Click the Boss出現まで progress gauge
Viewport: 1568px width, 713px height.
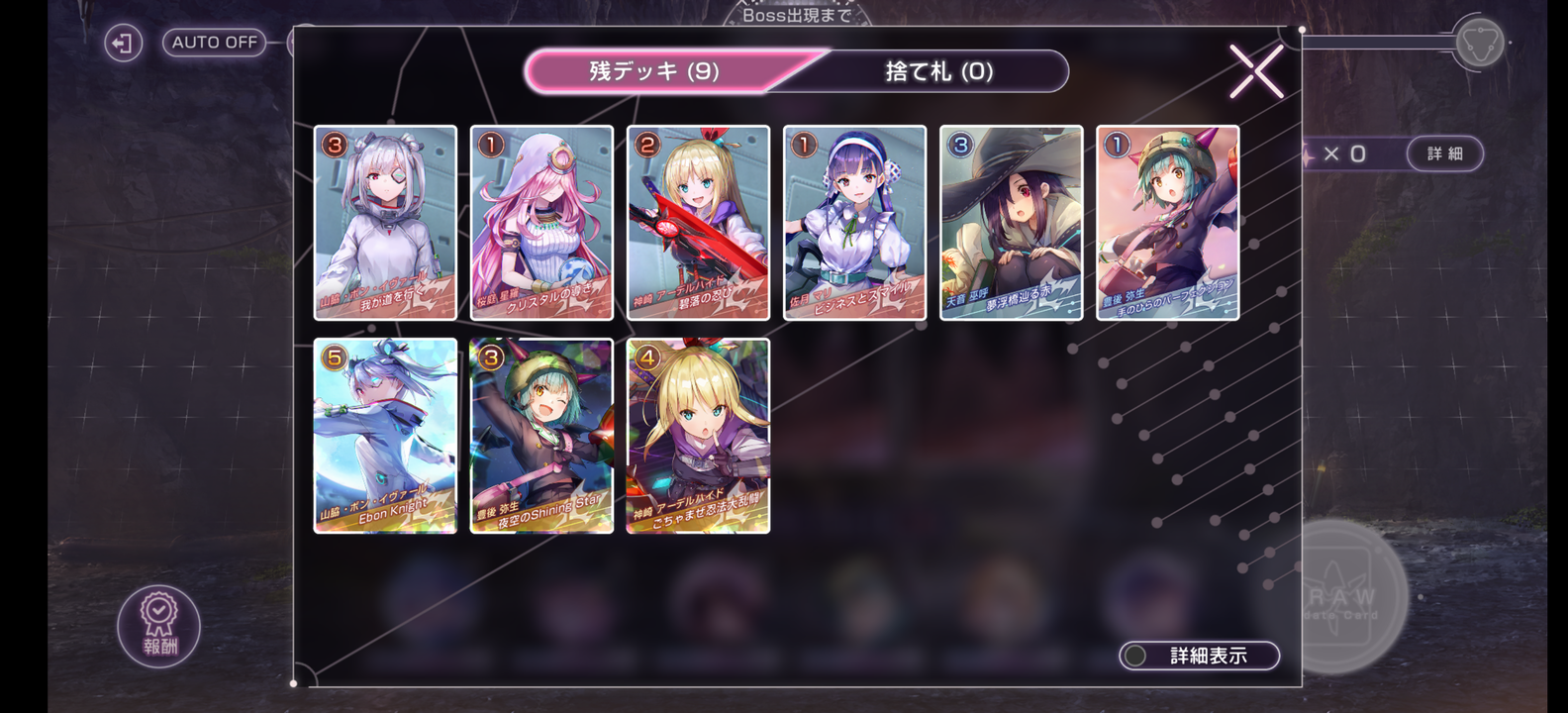tap(782, 14)
